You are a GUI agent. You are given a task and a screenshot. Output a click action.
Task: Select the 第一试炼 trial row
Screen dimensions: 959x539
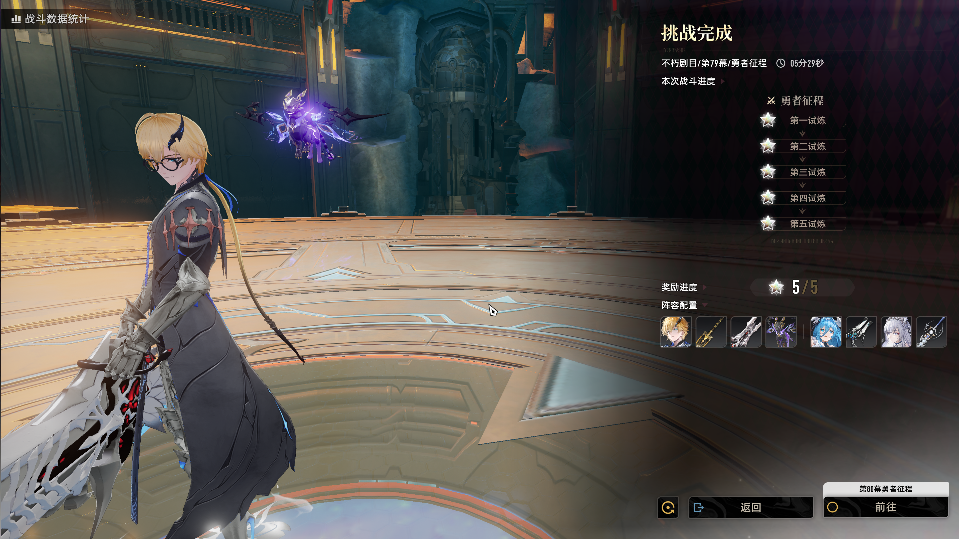806,120
